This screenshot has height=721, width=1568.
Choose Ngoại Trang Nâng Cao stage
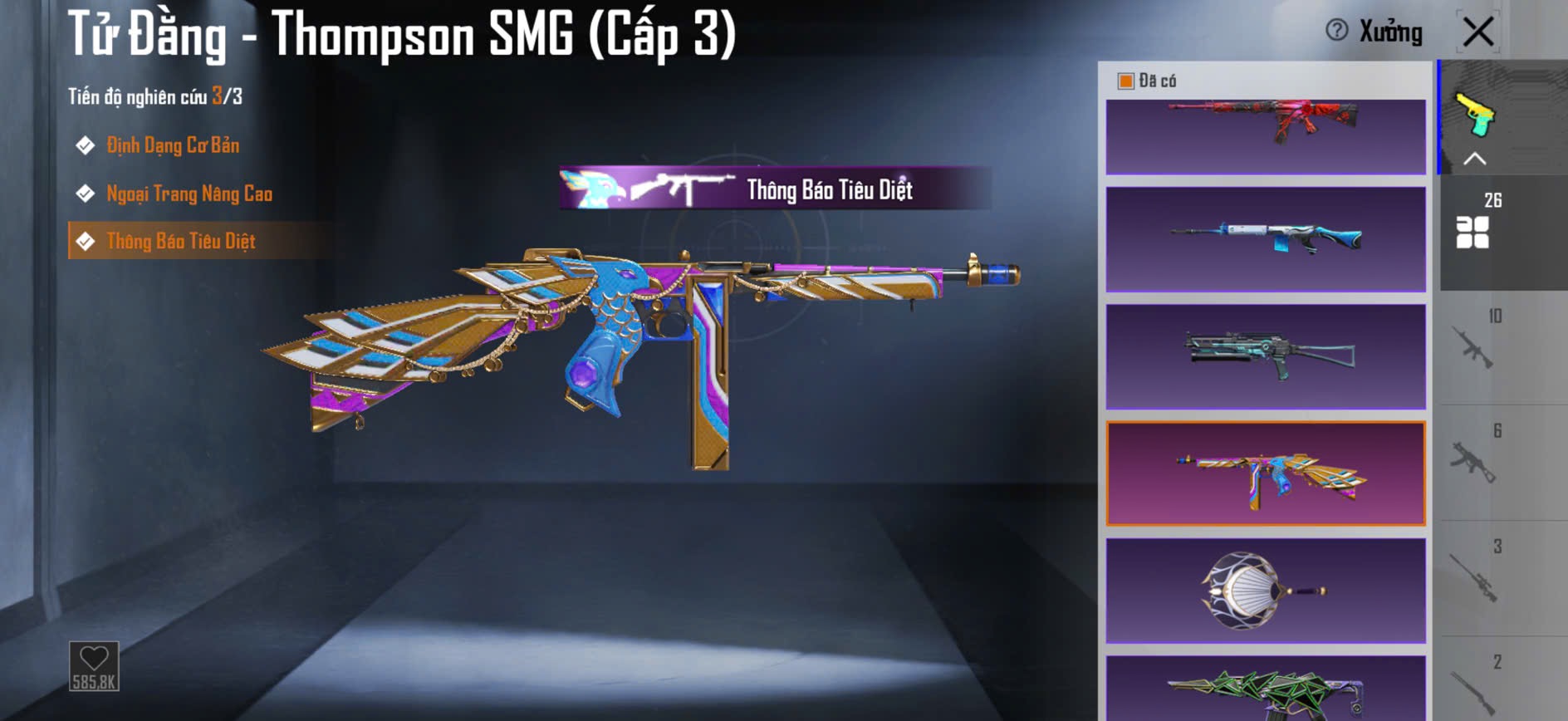pos(189,194)
